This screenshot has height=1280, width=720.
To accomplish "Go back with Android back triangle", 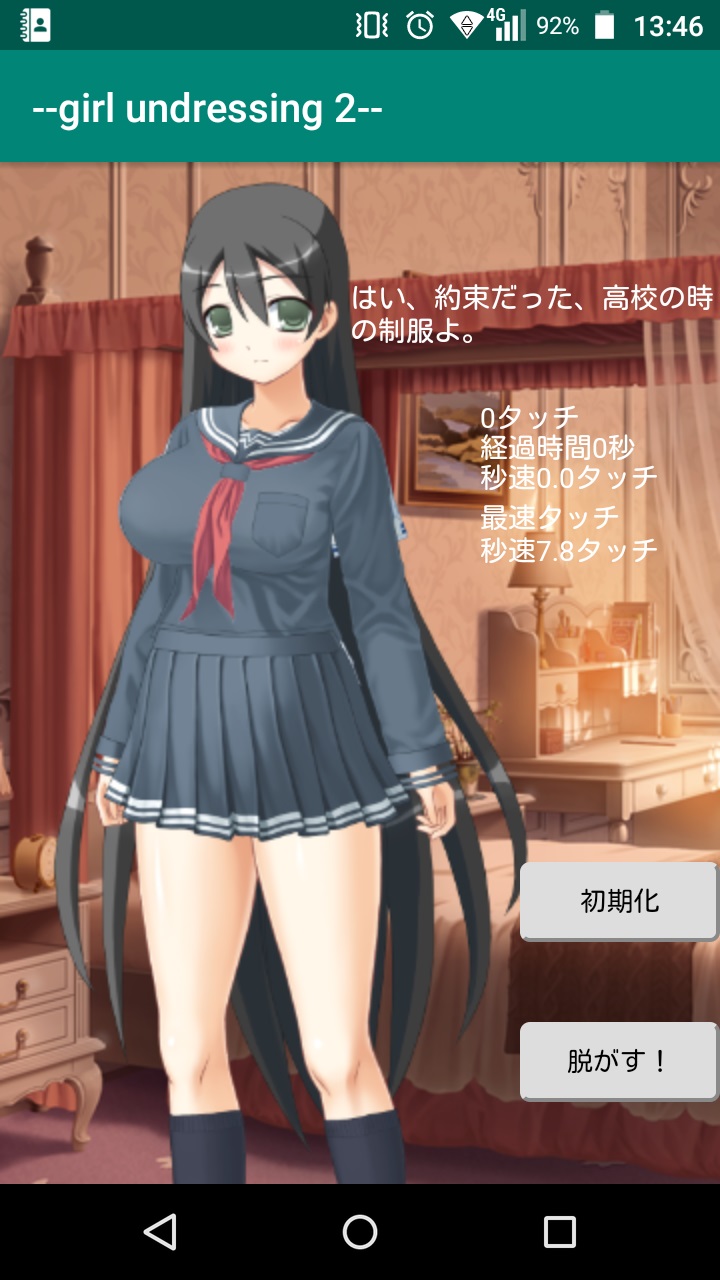I will pyautogui.click(x=160, y=1232).
